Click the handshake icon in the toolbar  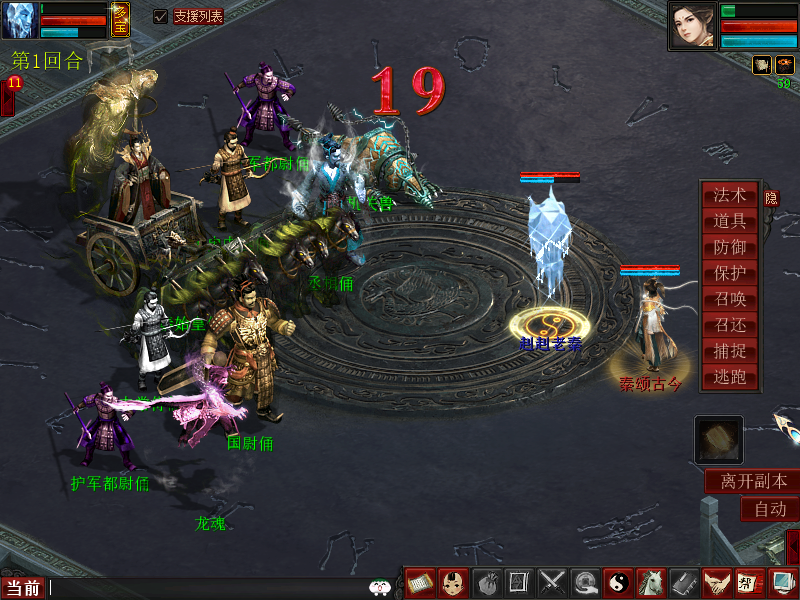[x=715, y=582]
